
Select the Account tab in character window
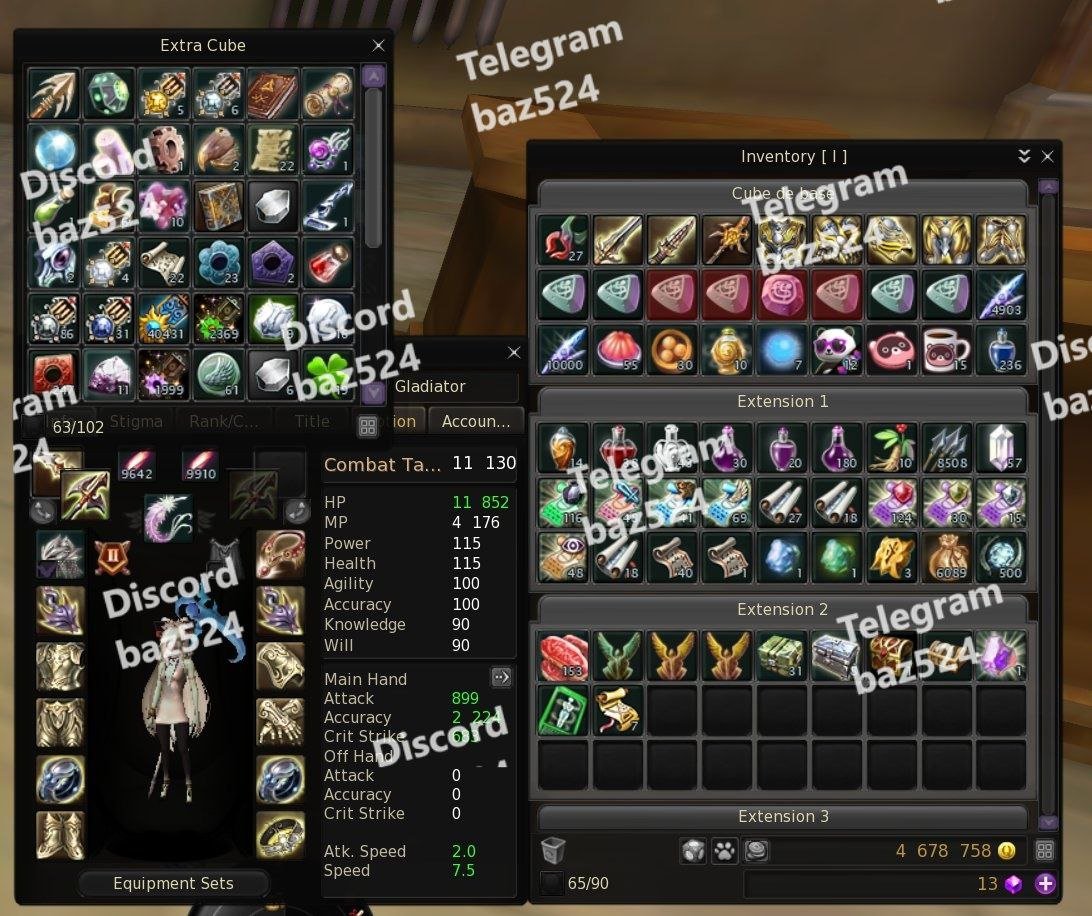click(476, 422)
